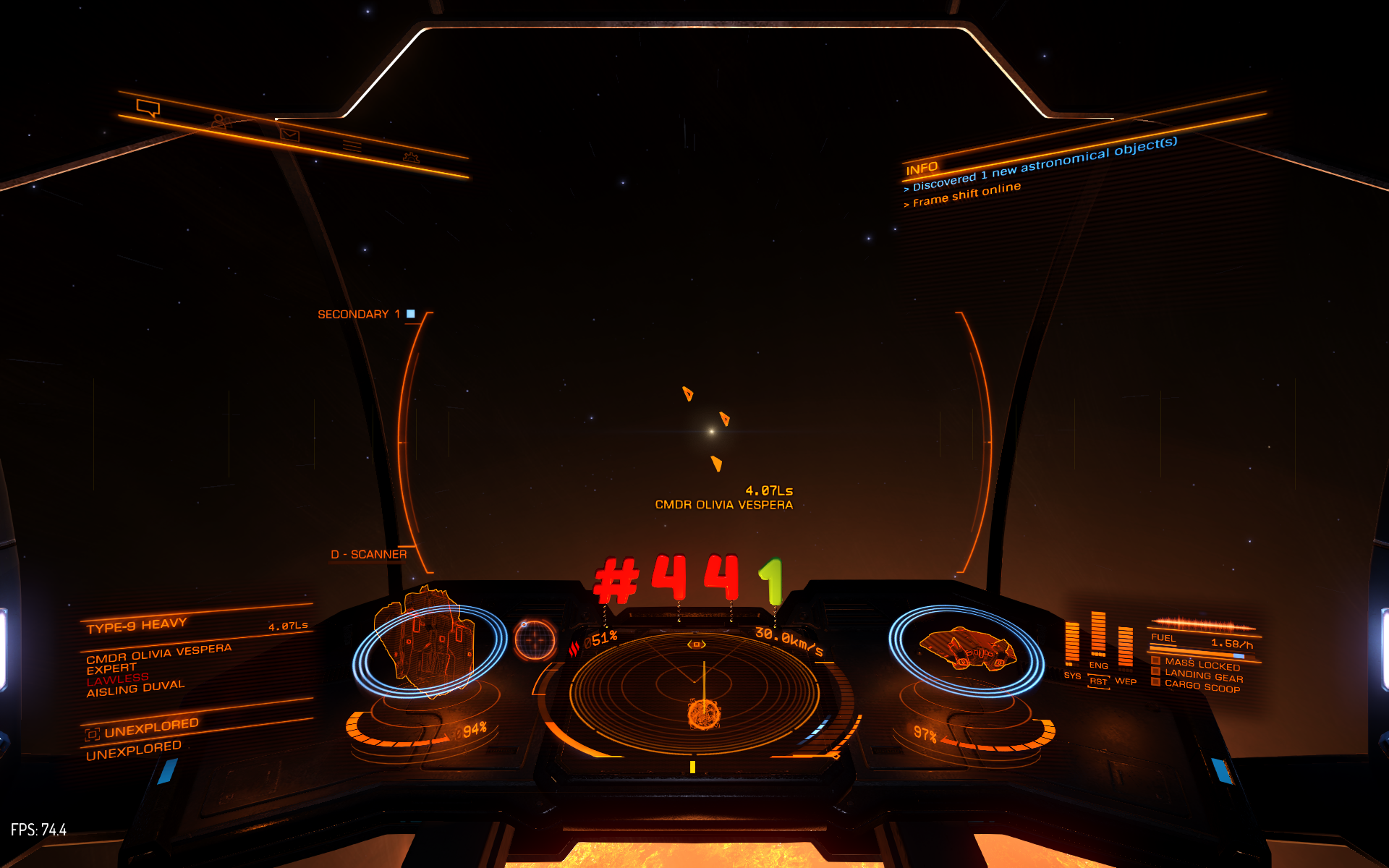The width and height of the screenshot is (1389, 868).
Task: Switch to the friends contacts tab
Action: pyautogui.click(x=220, y=122)
